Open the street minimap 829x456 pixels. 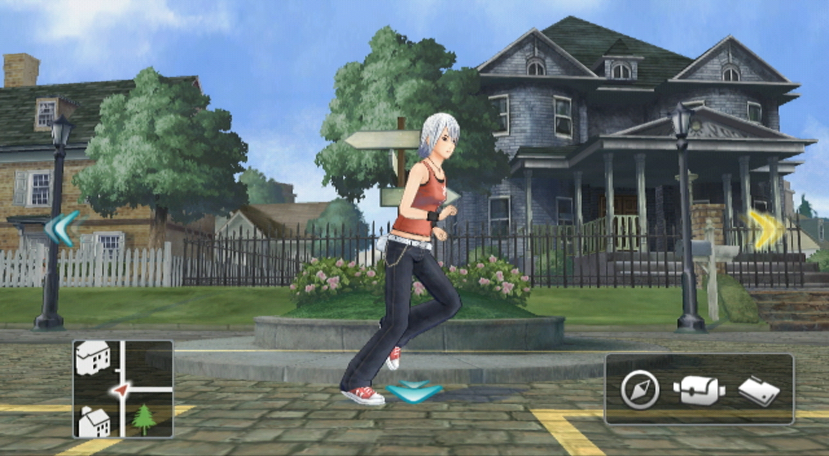point(122,389)
